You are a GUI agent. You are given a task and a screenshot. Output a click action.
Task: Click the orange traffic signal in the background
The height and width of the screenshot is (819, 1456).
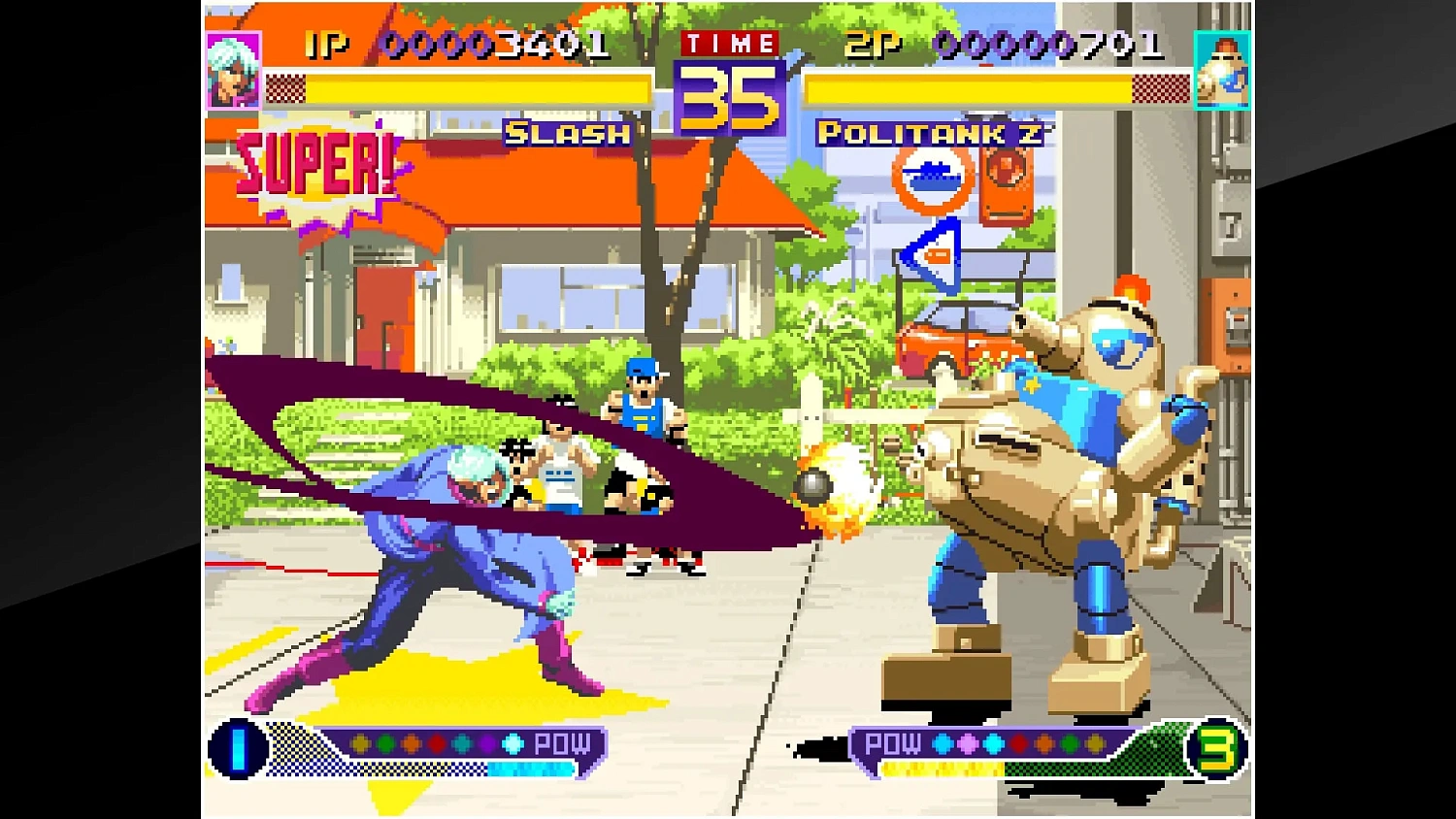tap(1005, 184)
